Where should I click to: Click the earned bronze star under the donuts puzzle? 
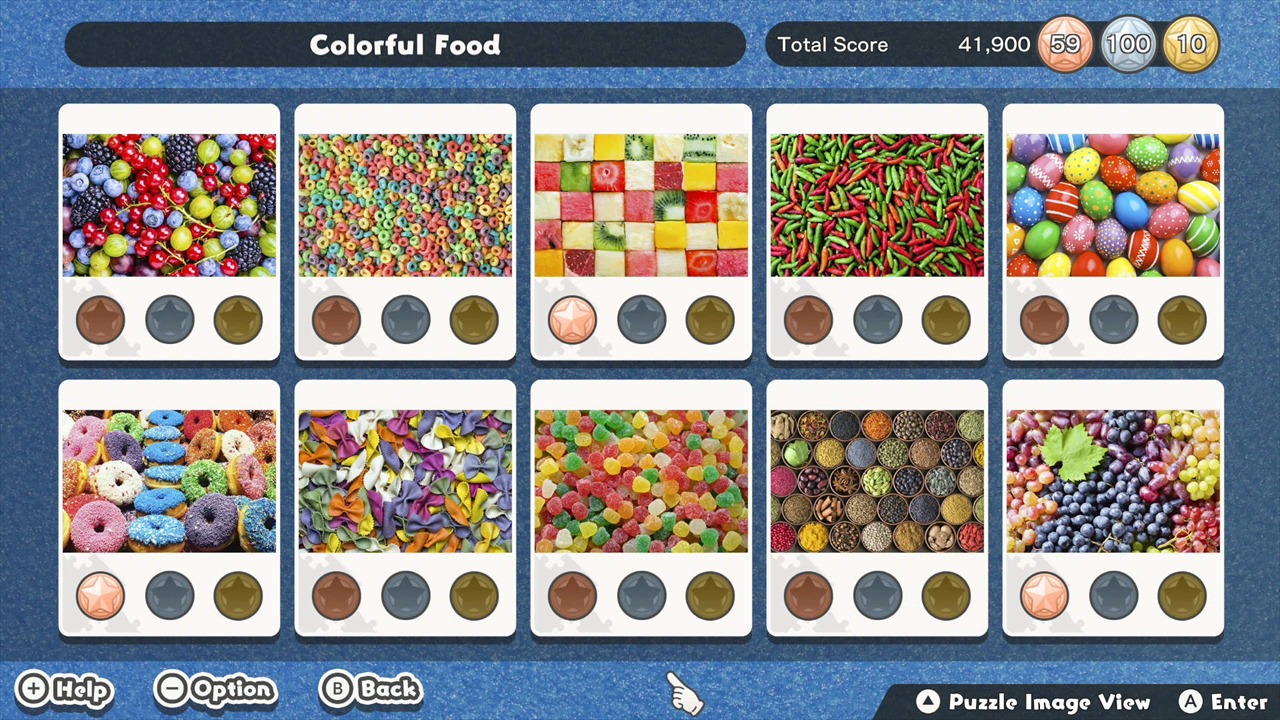click(100, 594)
